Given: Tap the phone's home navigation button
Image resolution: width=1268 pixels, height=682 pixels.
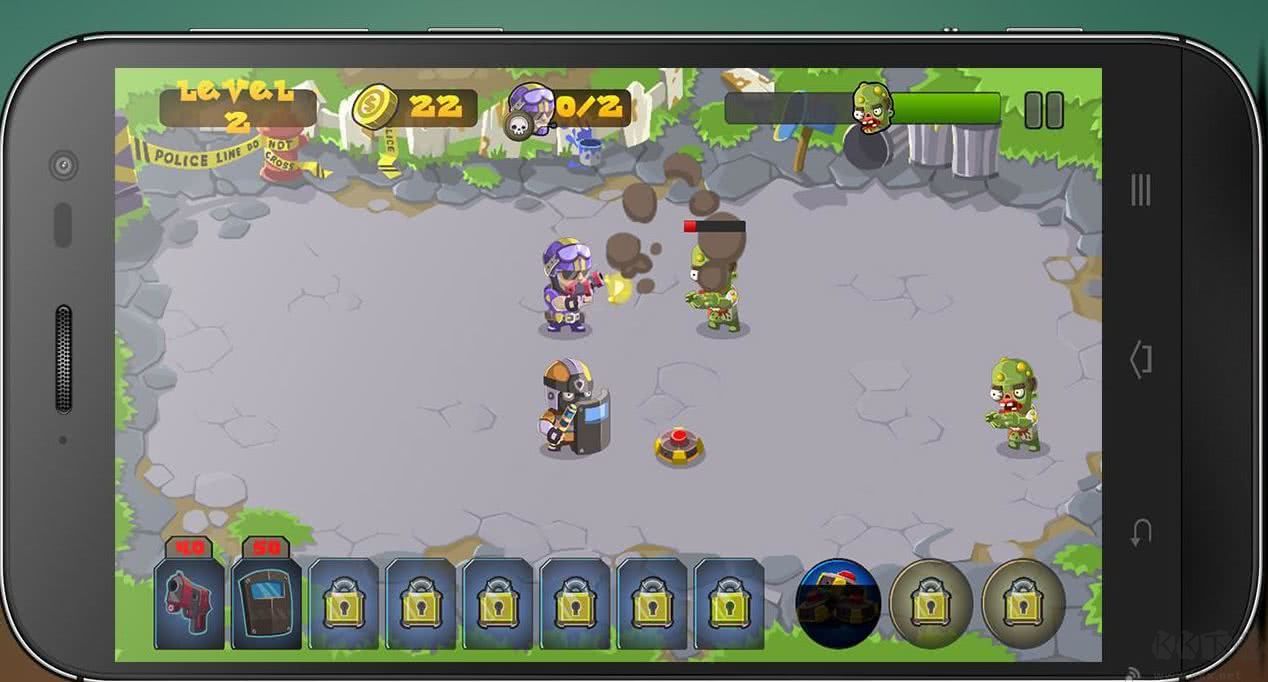Looking at the screenshot, I should [1141, 359].
